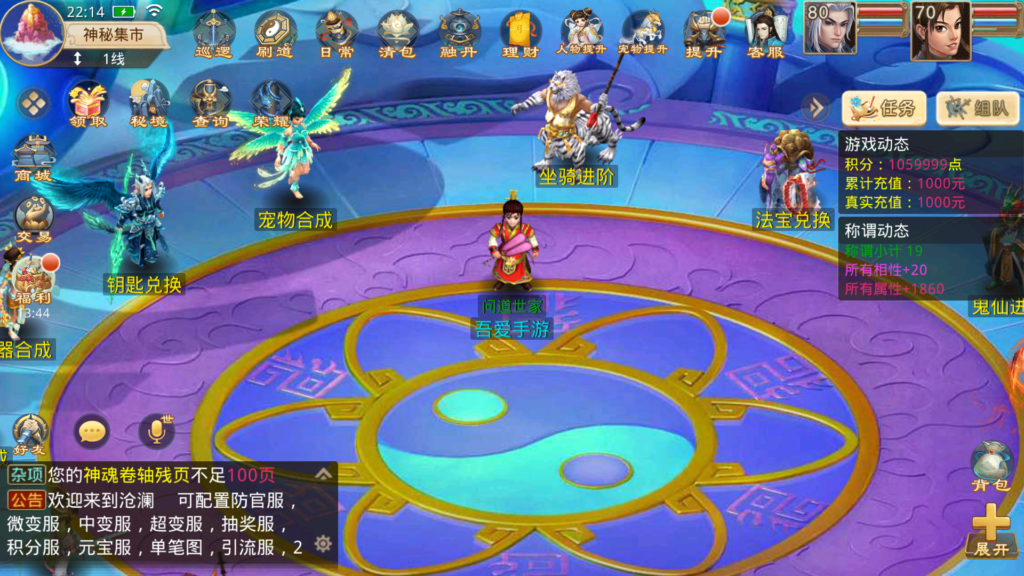
Task: Expand the menu with the 展开 plus button
Action: 991,529
